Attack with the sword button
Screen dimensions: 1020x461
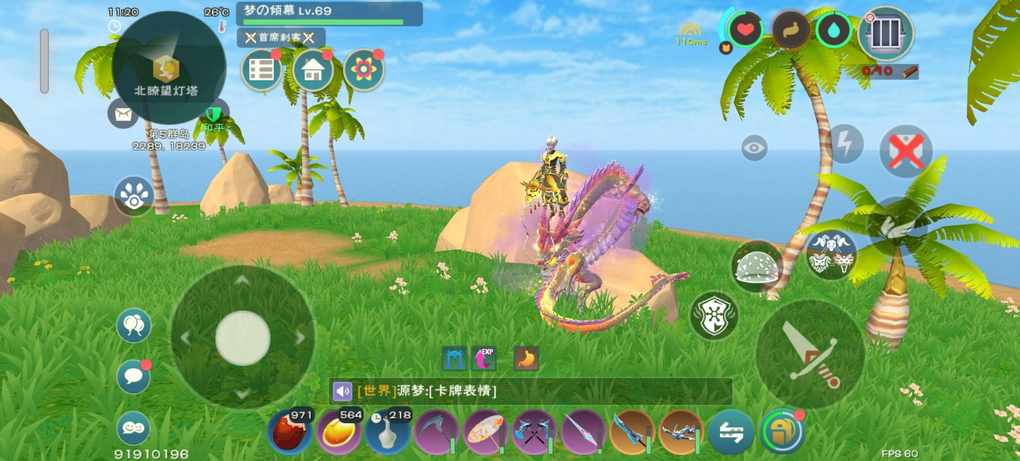[810, 353]
